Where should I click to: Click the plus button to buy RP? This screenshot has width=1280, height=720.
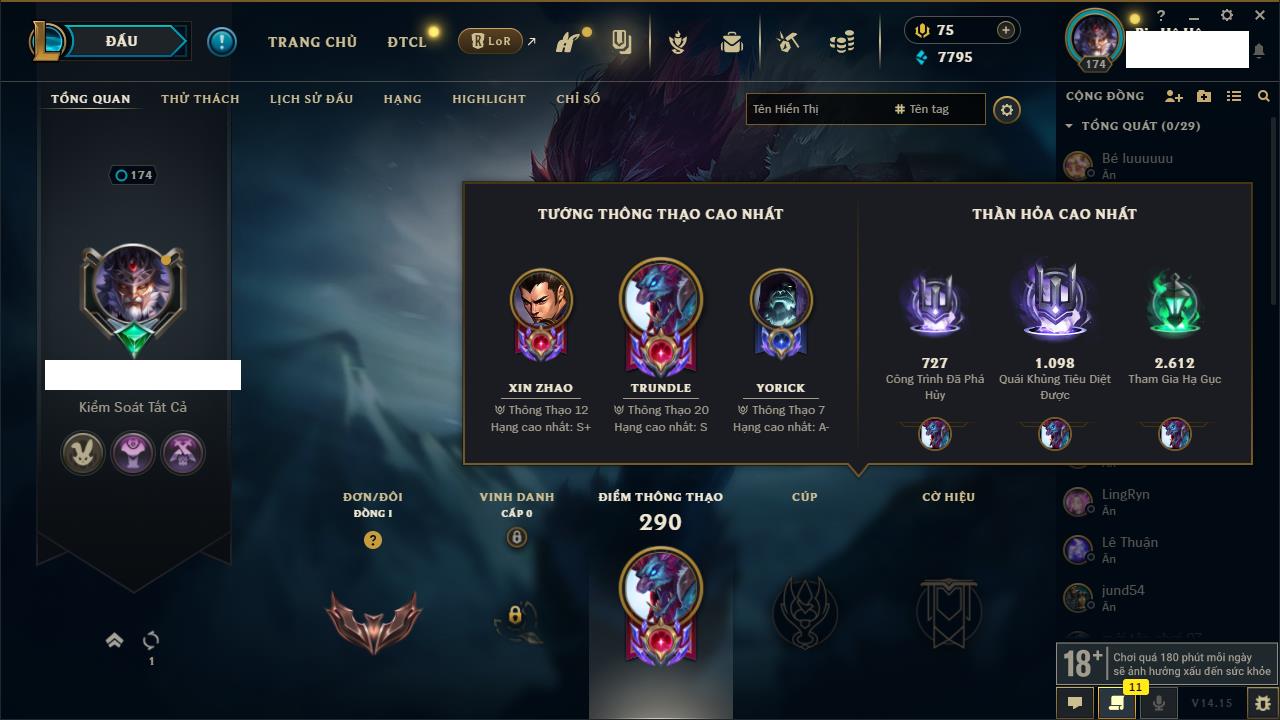(x=1005, y=30)
